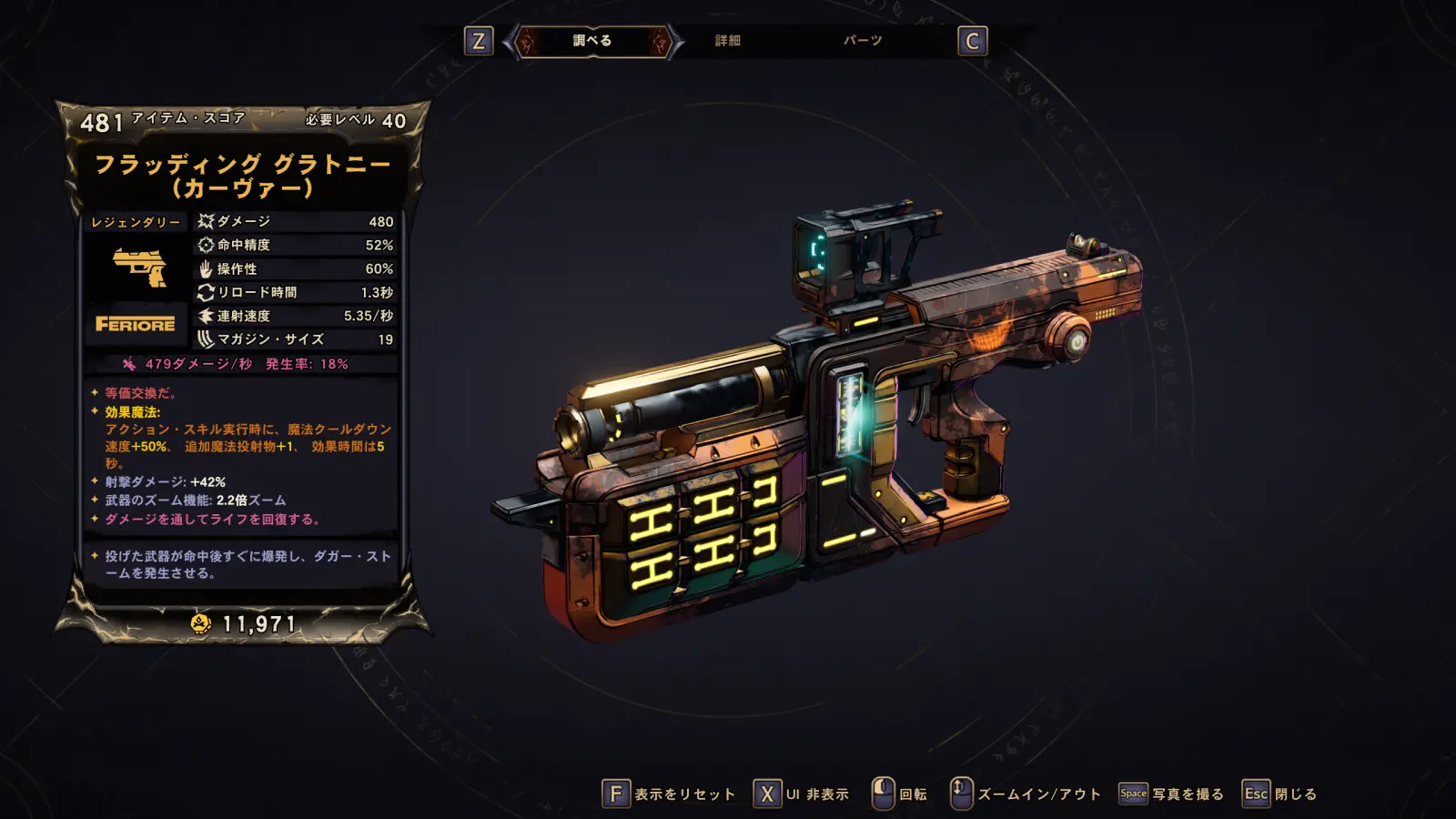Open the 詳細 details tab

[727, 41]
